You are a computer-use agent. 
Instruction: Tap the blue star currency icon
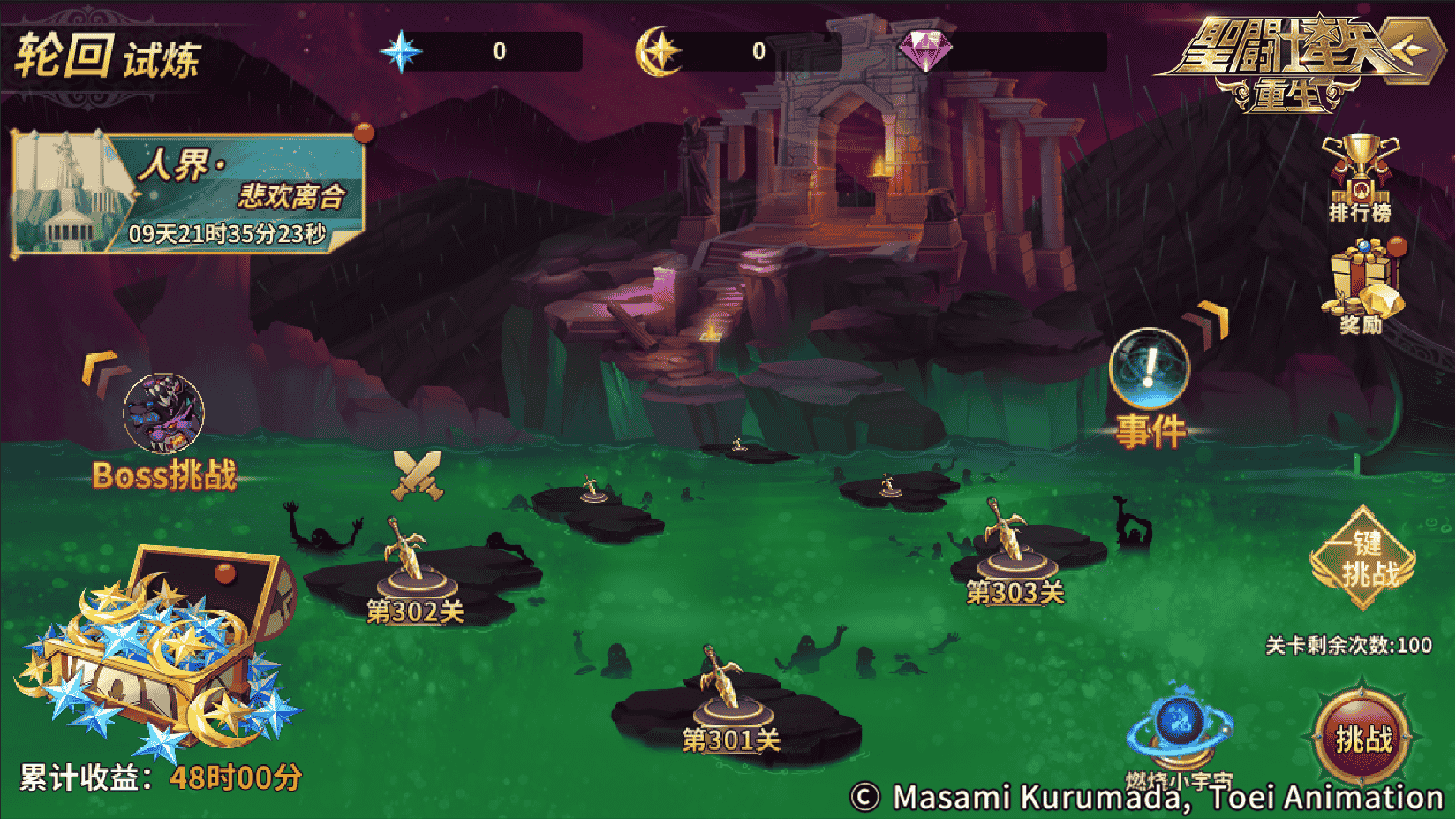[401, 51]
